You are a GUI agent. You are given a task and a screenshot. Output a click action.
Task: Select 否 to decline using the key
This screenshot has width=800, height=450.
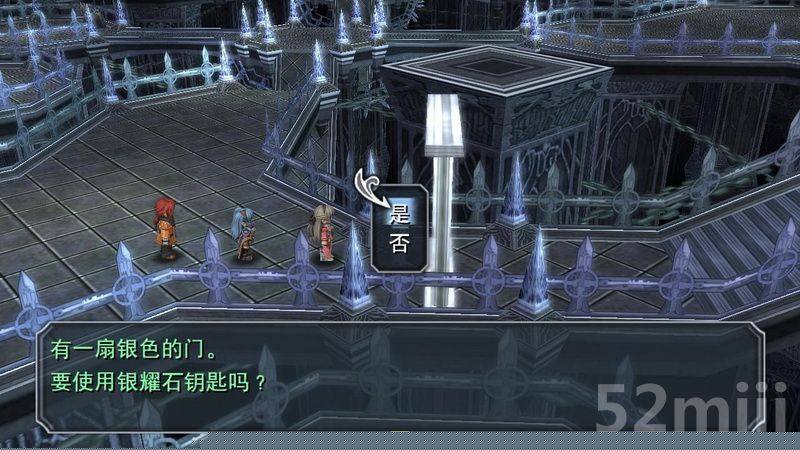400,243
